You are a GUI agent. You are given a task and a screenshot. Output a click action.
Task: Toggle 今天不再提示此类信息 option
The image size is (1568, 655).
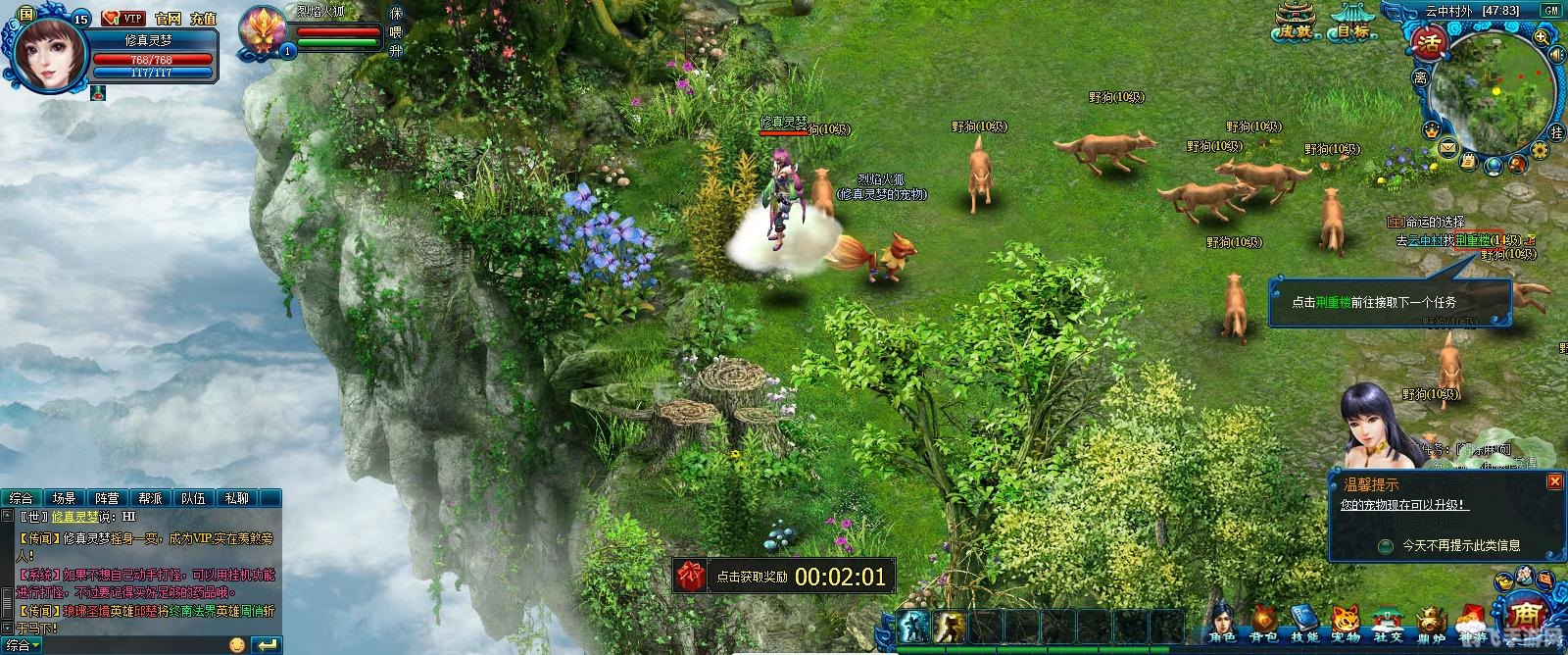pyautogui.click(x=1386, y=546)
